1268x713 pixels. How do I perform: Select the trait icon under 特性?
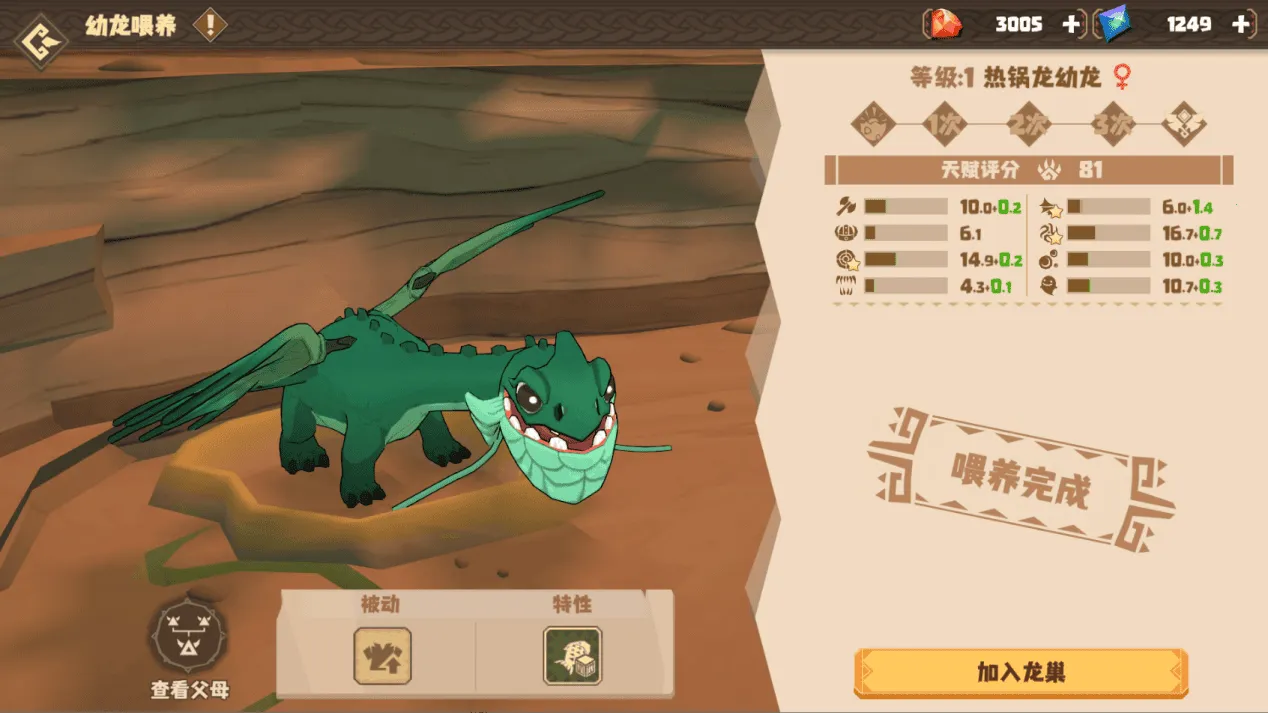coord(572,656)
